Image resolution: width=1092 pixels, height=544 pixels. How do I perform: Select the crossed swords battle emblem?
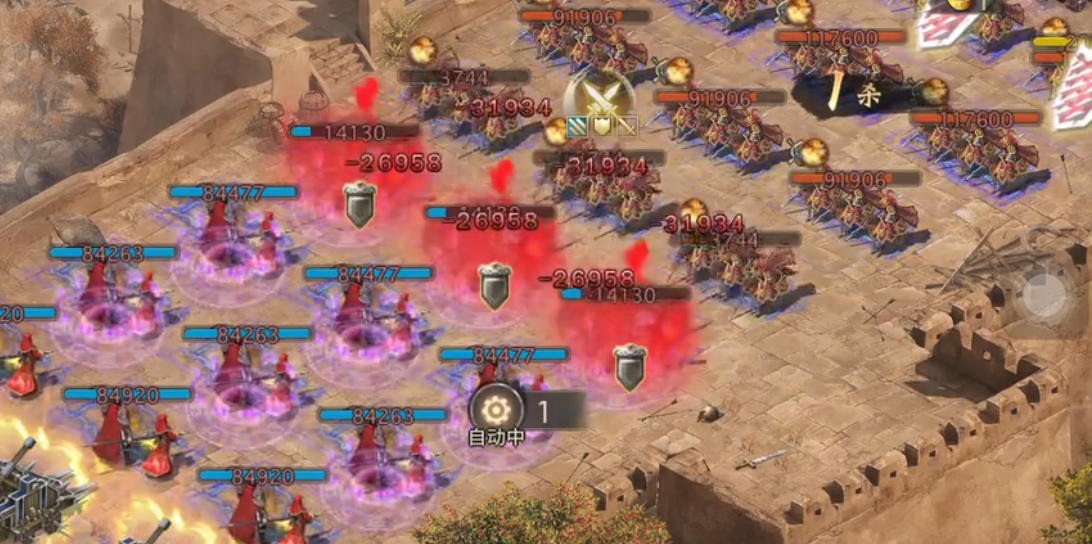tap(598, 96)
